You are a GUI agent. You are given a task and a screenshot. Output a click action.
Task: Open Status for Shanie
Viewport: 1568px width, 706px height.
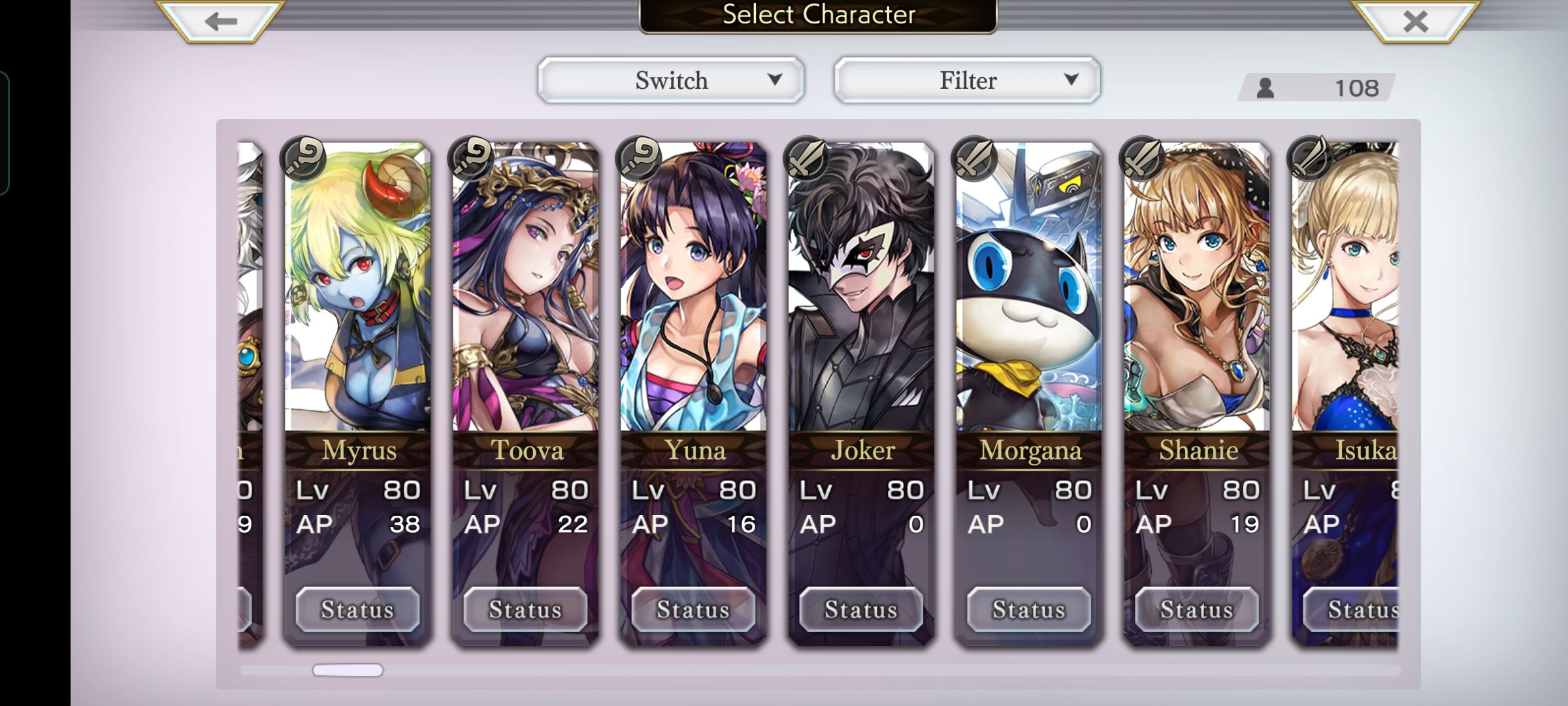click(x=1197, y=609)
